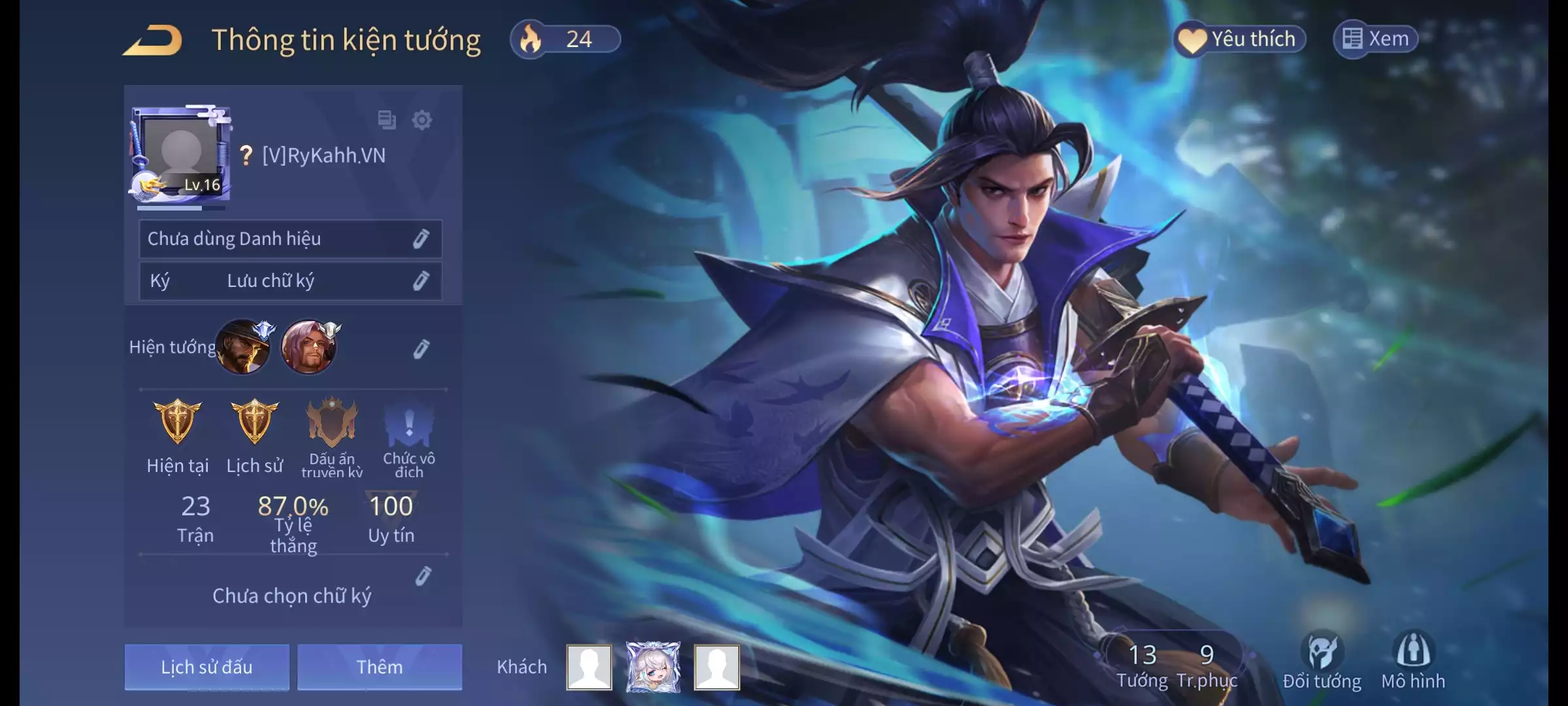View the Lịch sử rank badge
The height and width of the screenshot is (706, 1568).
tap(255, 423)
